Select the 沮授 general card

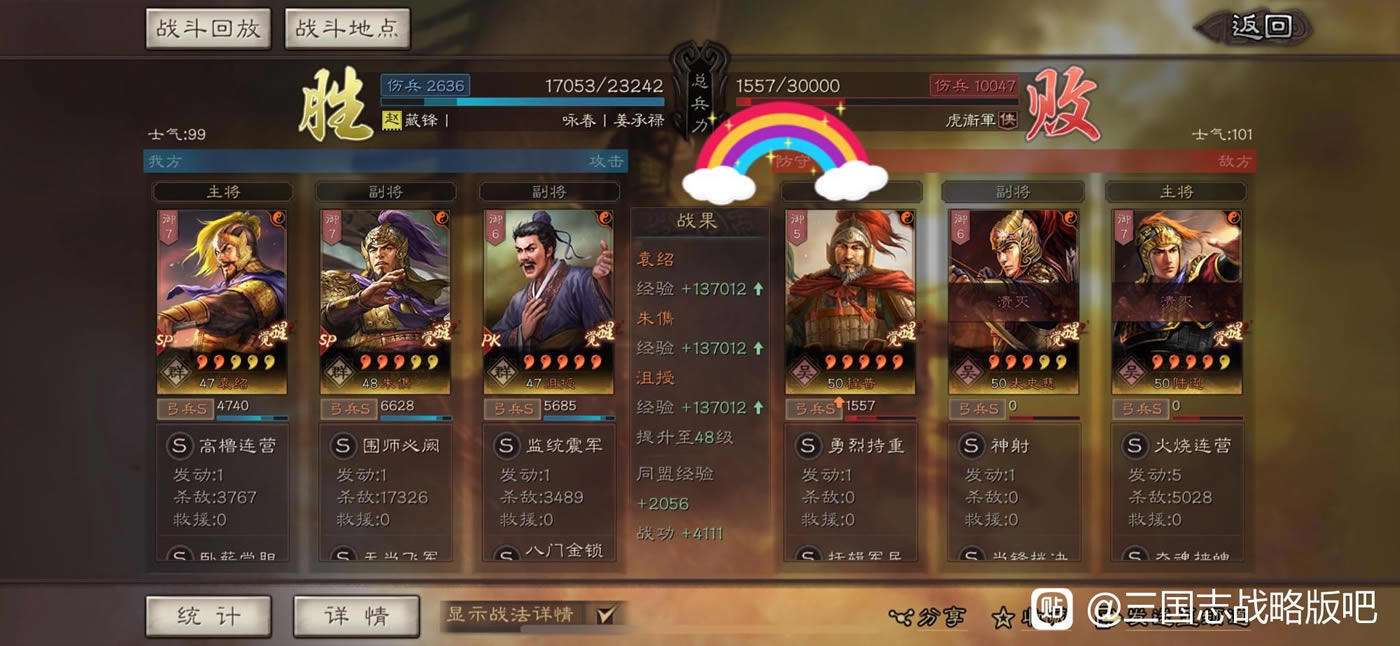tap(548, 300)
